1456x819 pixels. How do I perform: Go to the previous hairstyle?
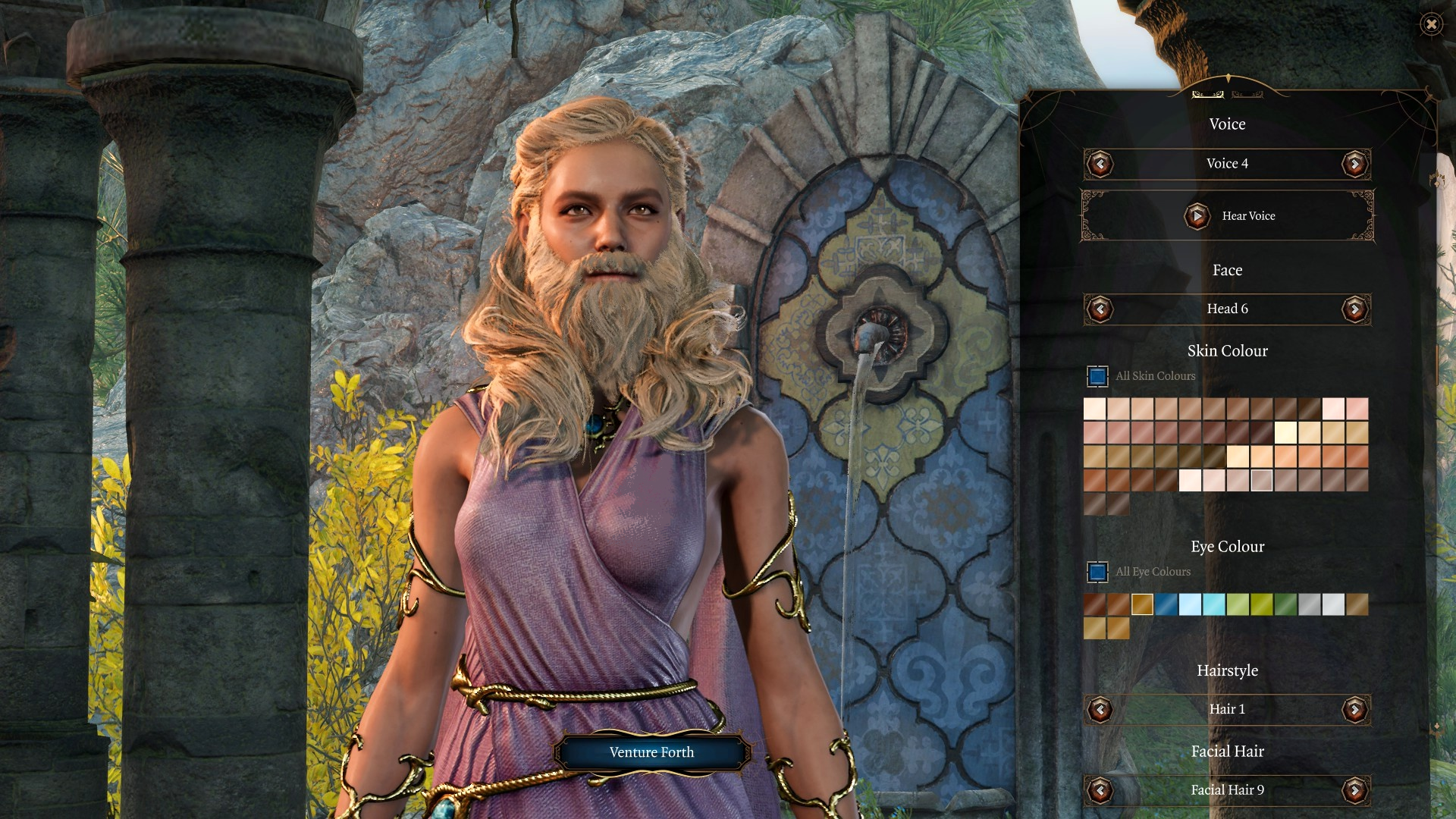click(x=1100, y=709)
